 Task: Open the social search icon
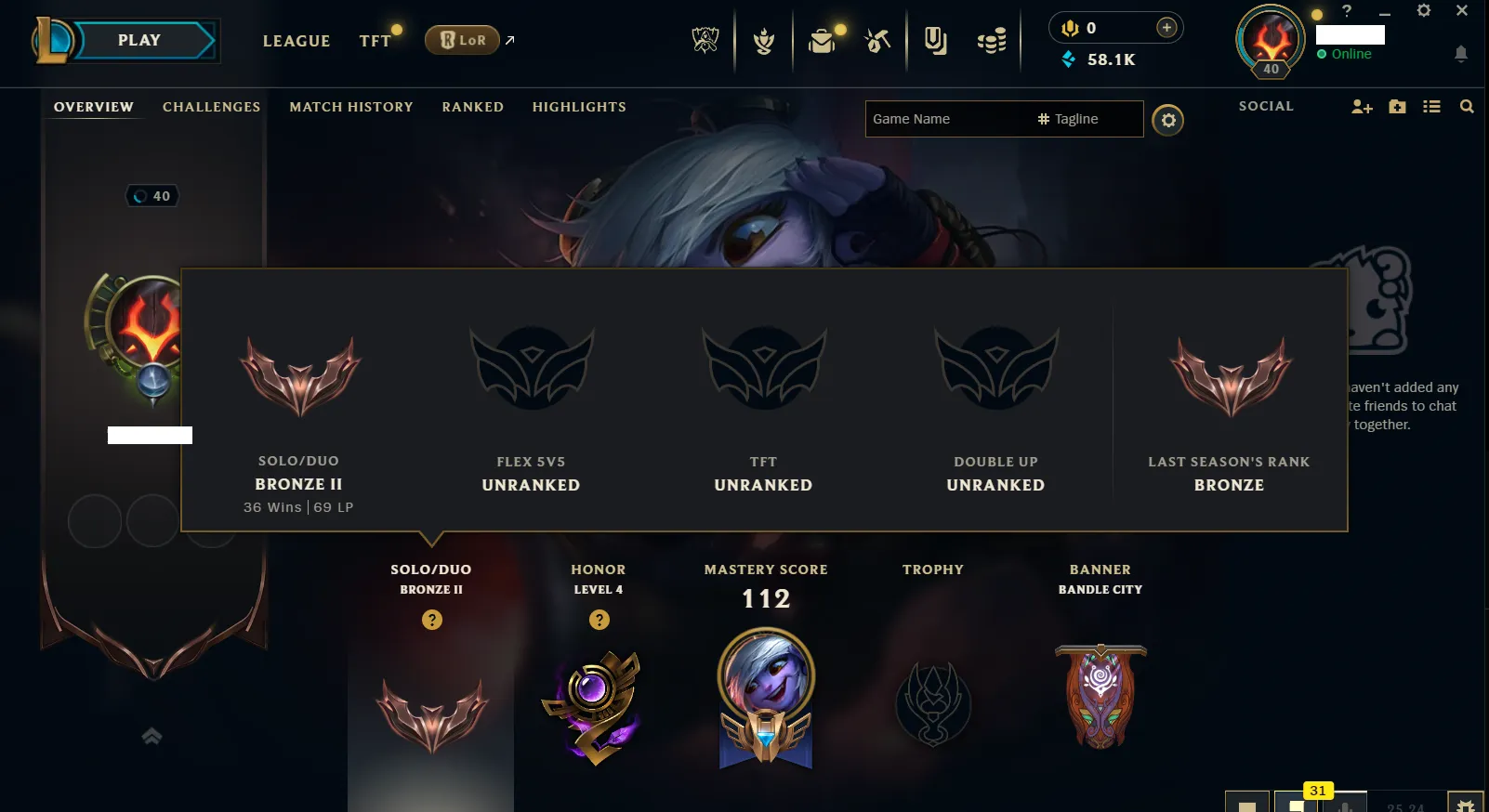[x=1468, y=107]
